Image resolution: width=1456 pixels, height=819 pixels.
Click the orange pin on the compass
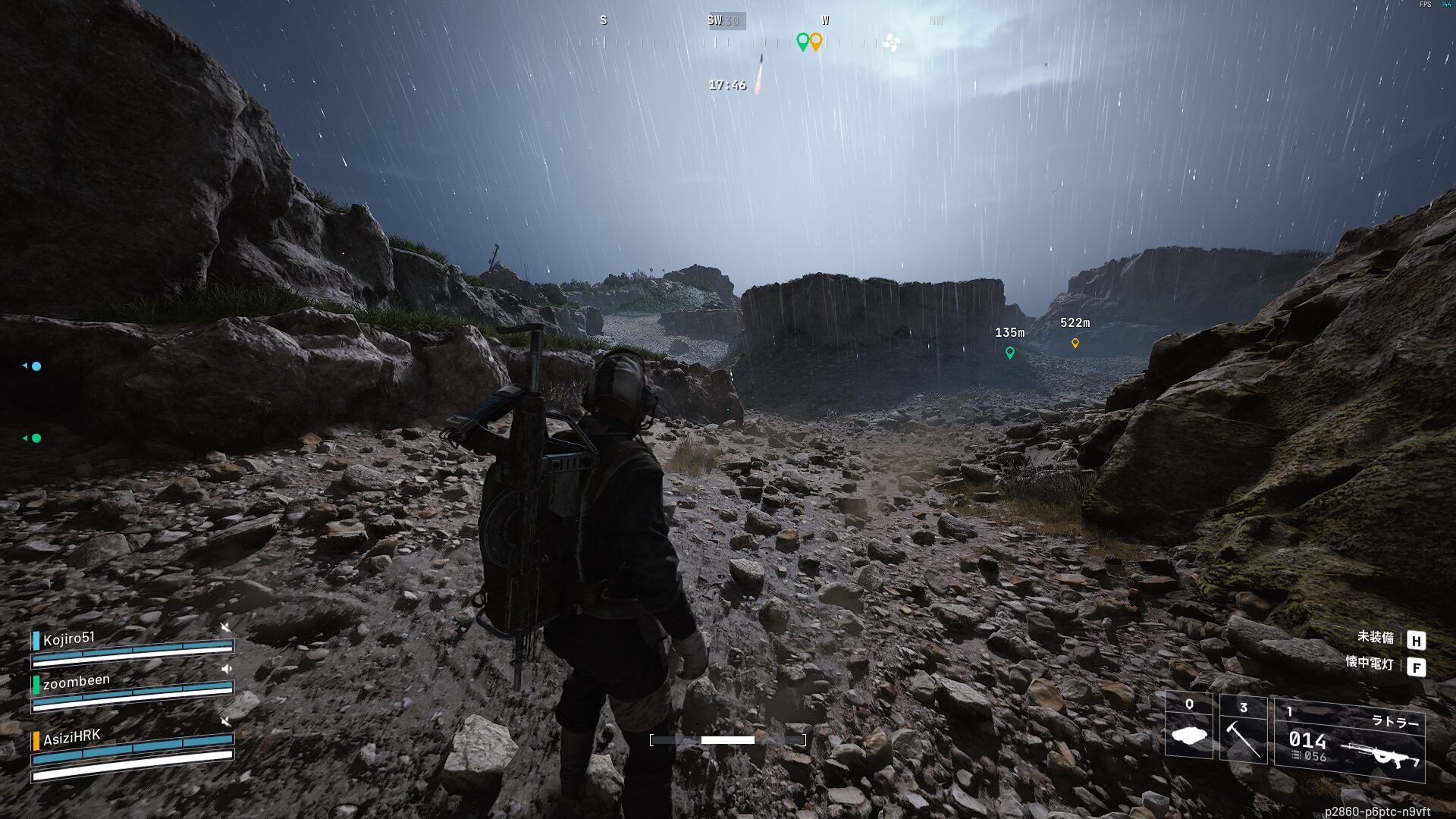(816, 41)
